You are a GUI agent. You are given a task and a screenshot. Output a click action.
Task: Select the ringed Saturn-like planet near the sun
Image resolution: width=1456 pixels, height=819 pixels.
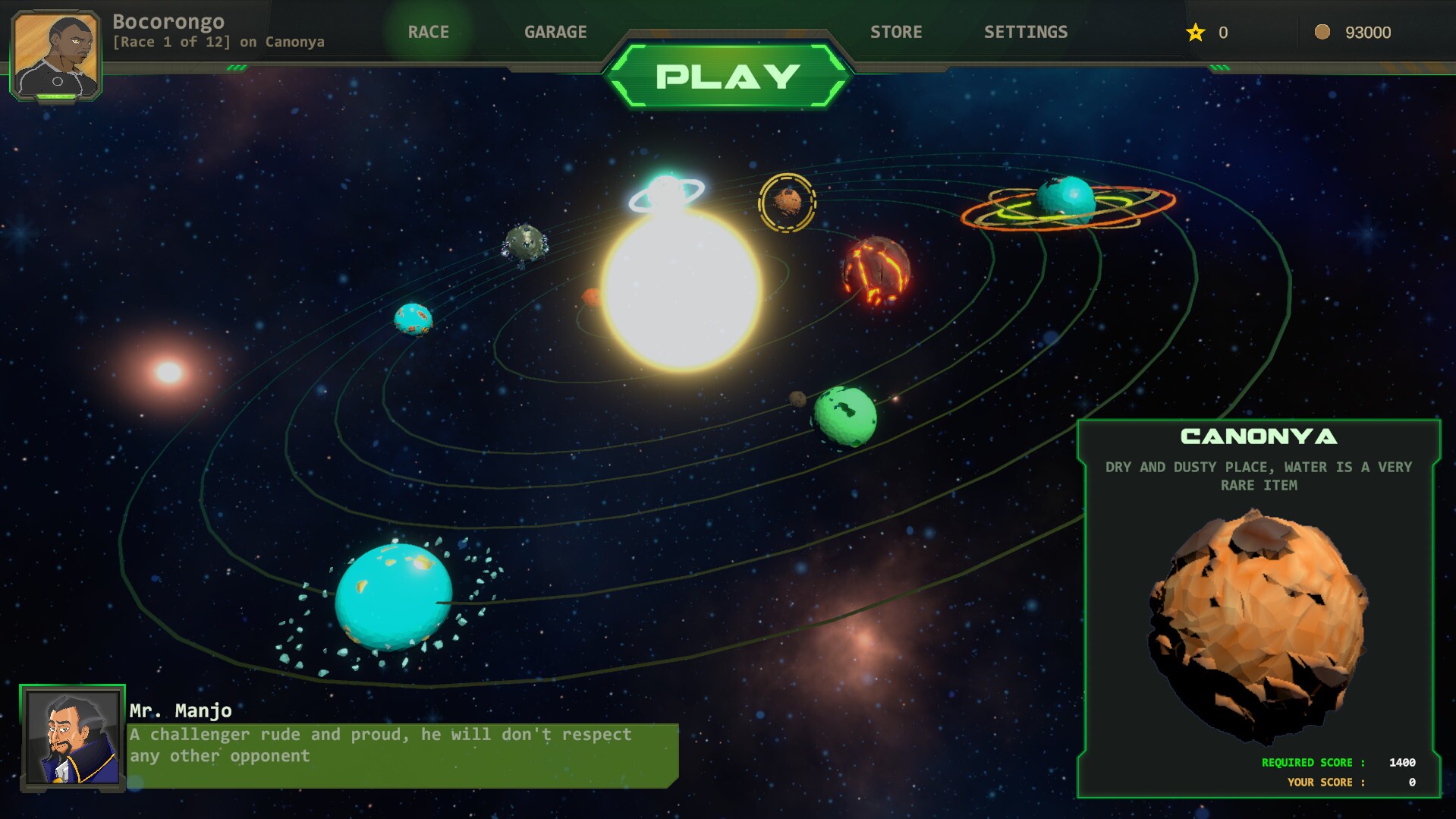664,191
